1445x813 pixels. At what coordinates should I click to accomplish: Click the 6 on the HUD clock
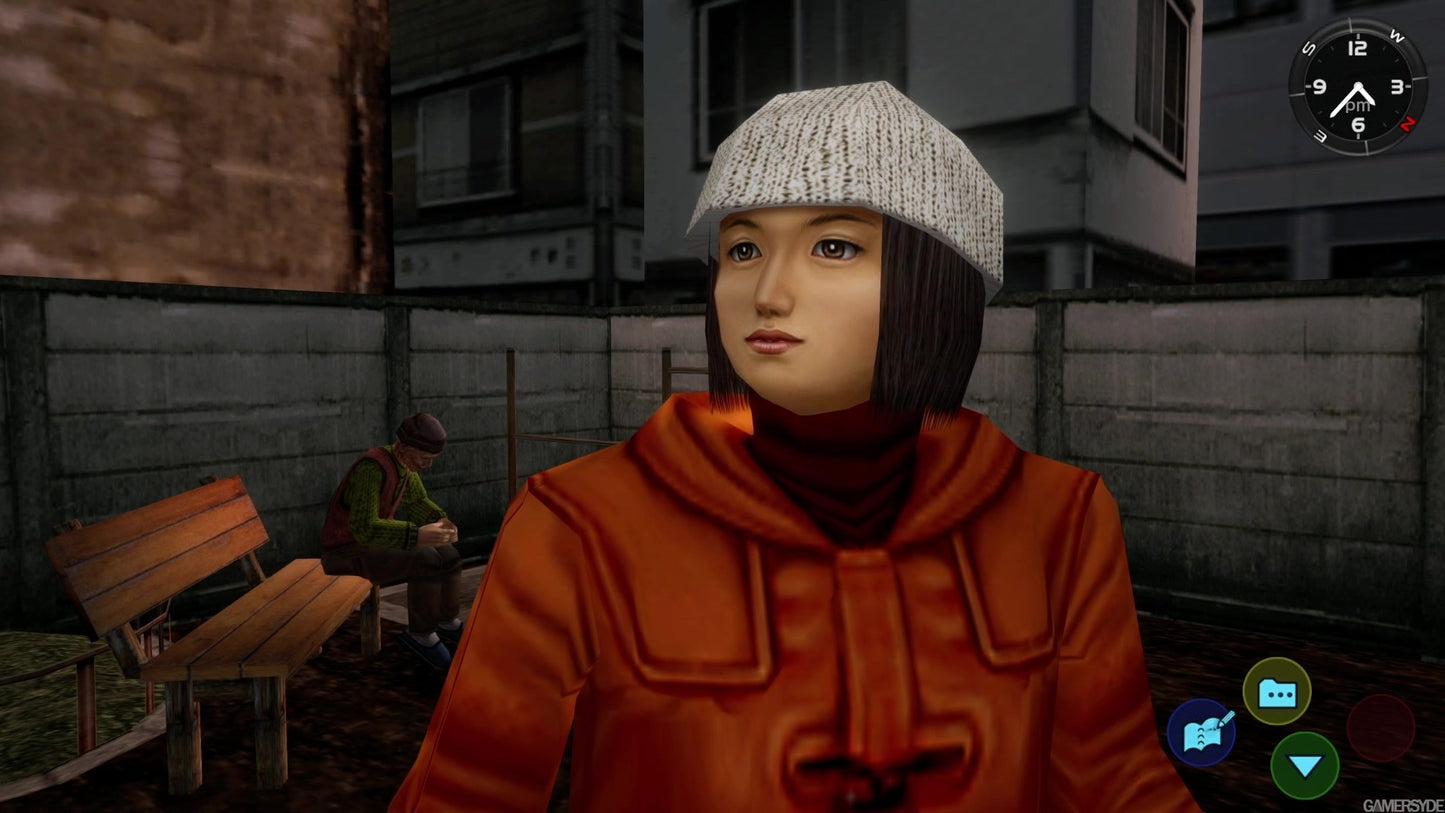(x=1357, y=124)
